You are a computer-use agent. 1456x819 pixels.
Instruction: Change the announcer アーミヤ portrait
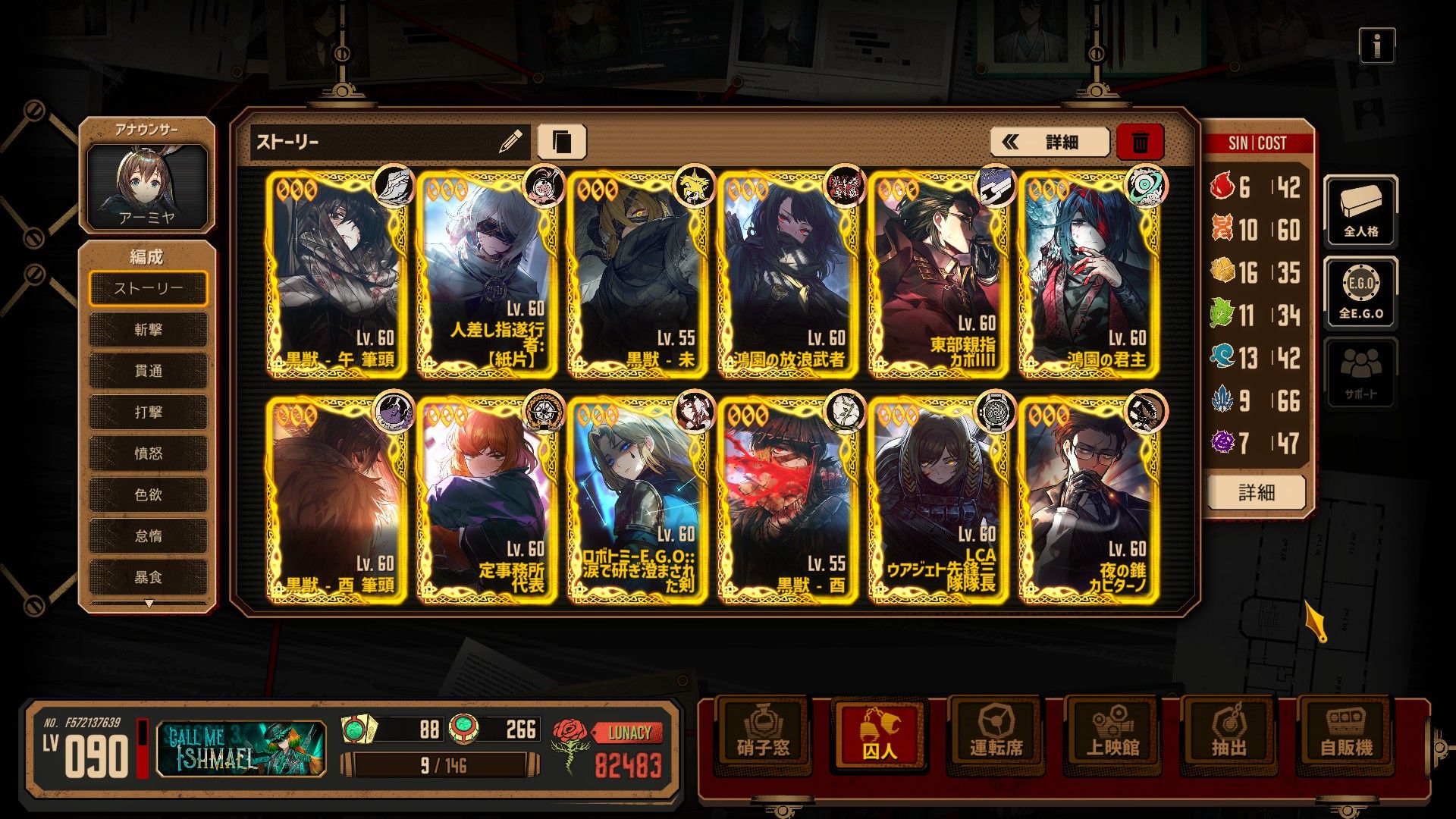point(147,185)
